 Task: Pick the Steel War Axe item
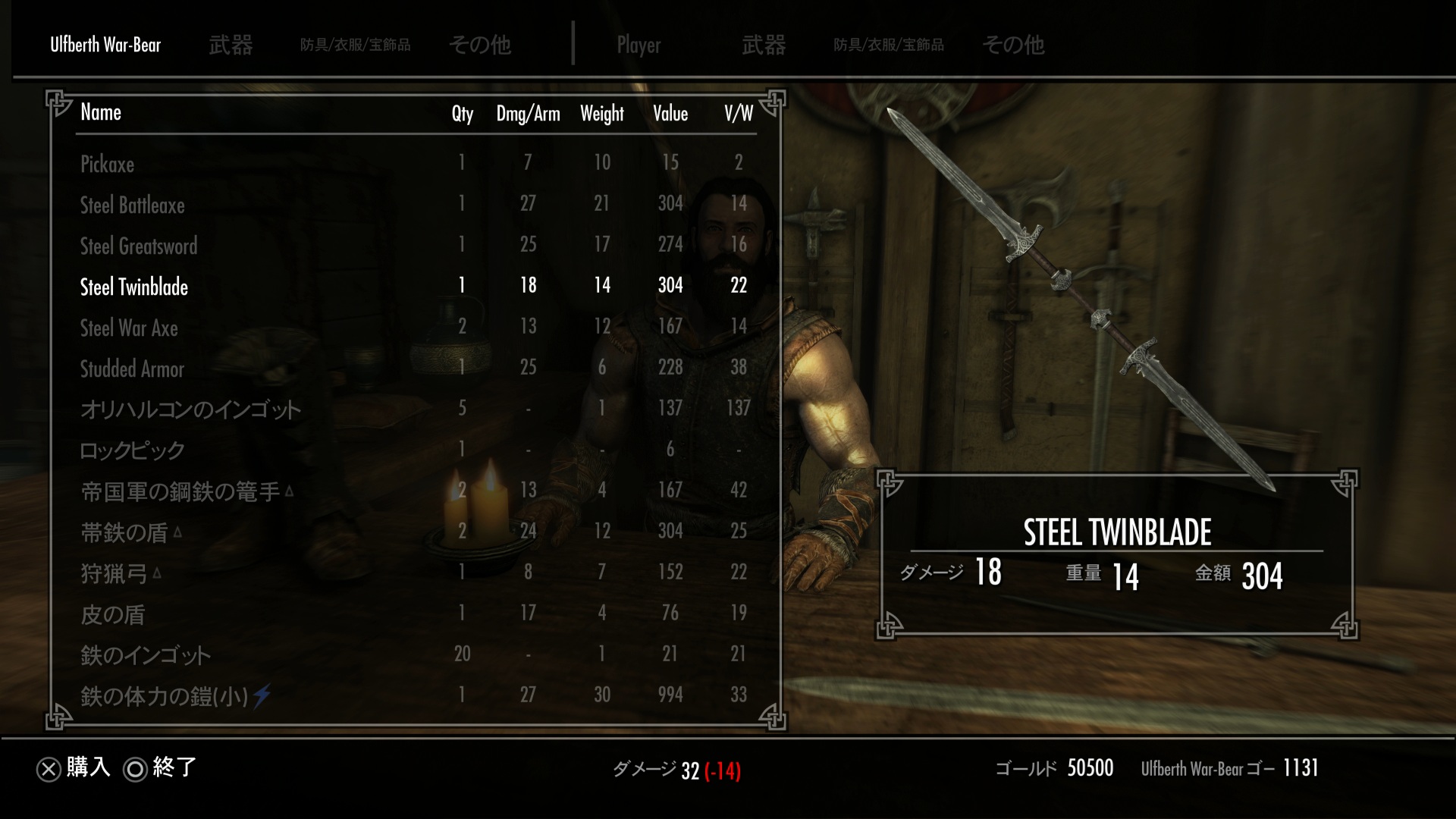coord(129,328)
